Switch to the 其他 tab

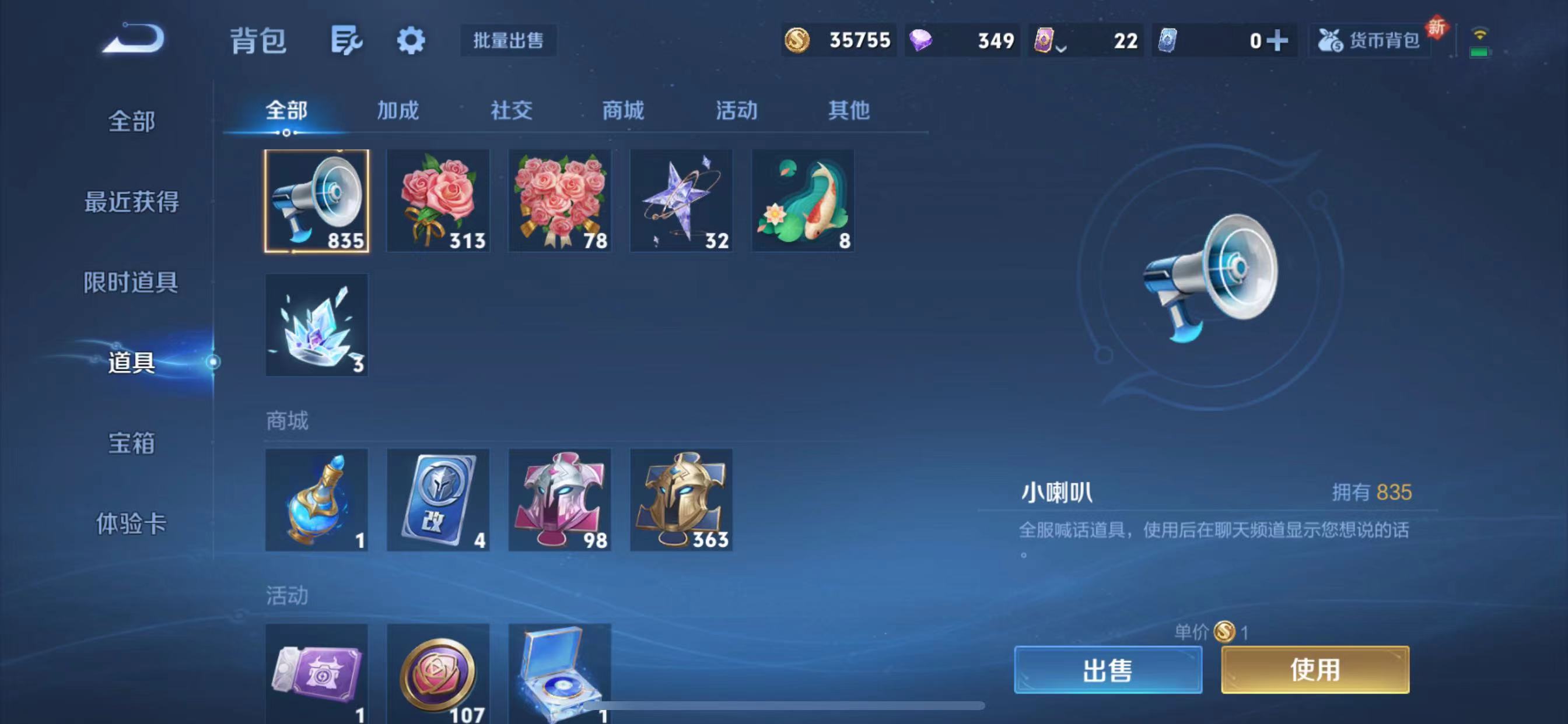850,111
